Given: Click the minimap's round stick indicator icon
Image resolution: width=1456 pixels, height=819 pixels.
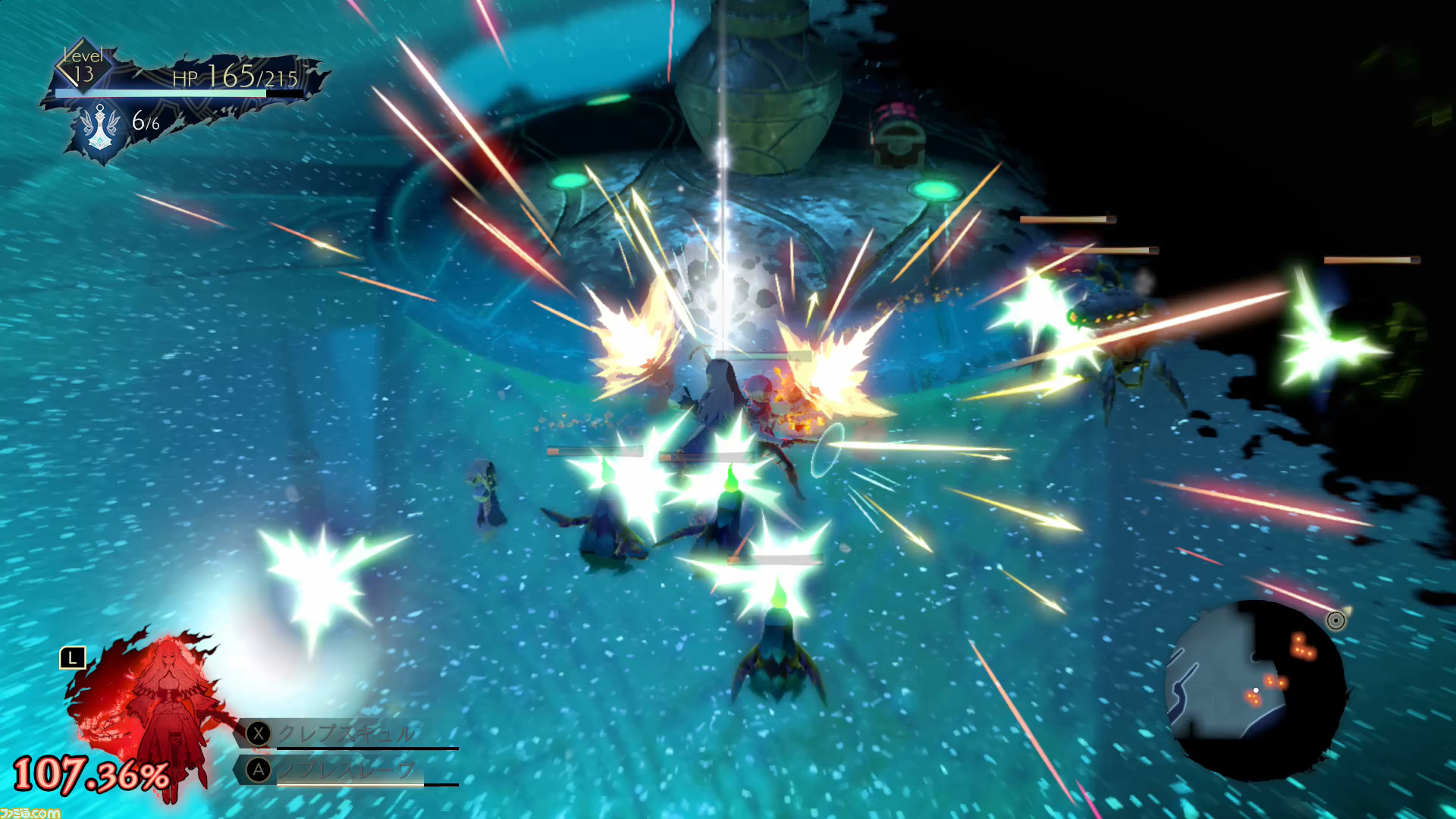Looking at the screenshot, I should click(x=1335, y=621).
